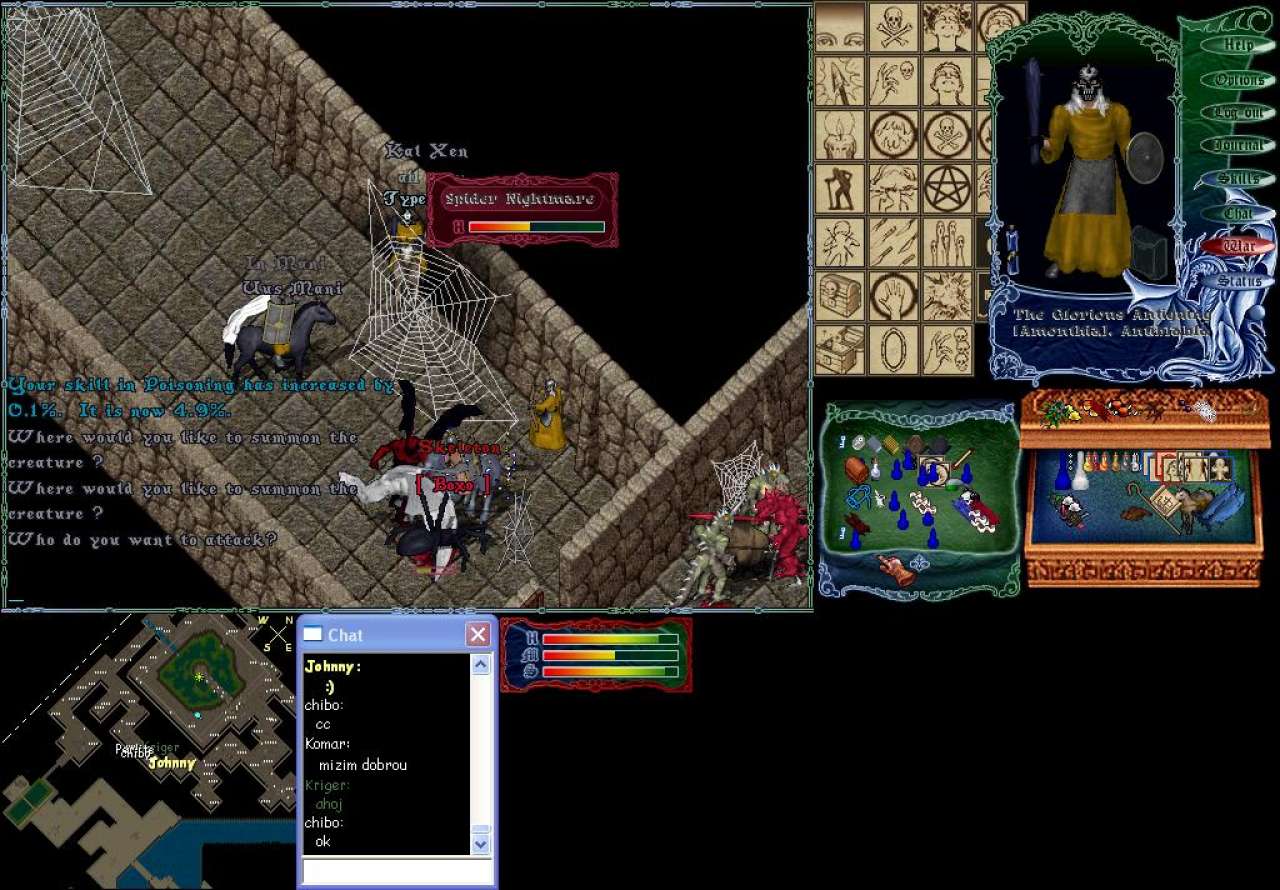Screen dimensions: 1280x890
Task: Open Chat from the paperdoll
Action: point(1238,213)
